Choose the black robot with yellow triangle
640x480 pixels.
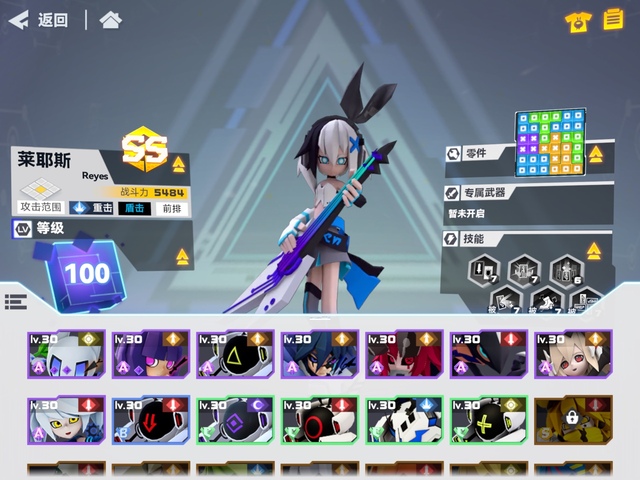(x=234, y=354)
